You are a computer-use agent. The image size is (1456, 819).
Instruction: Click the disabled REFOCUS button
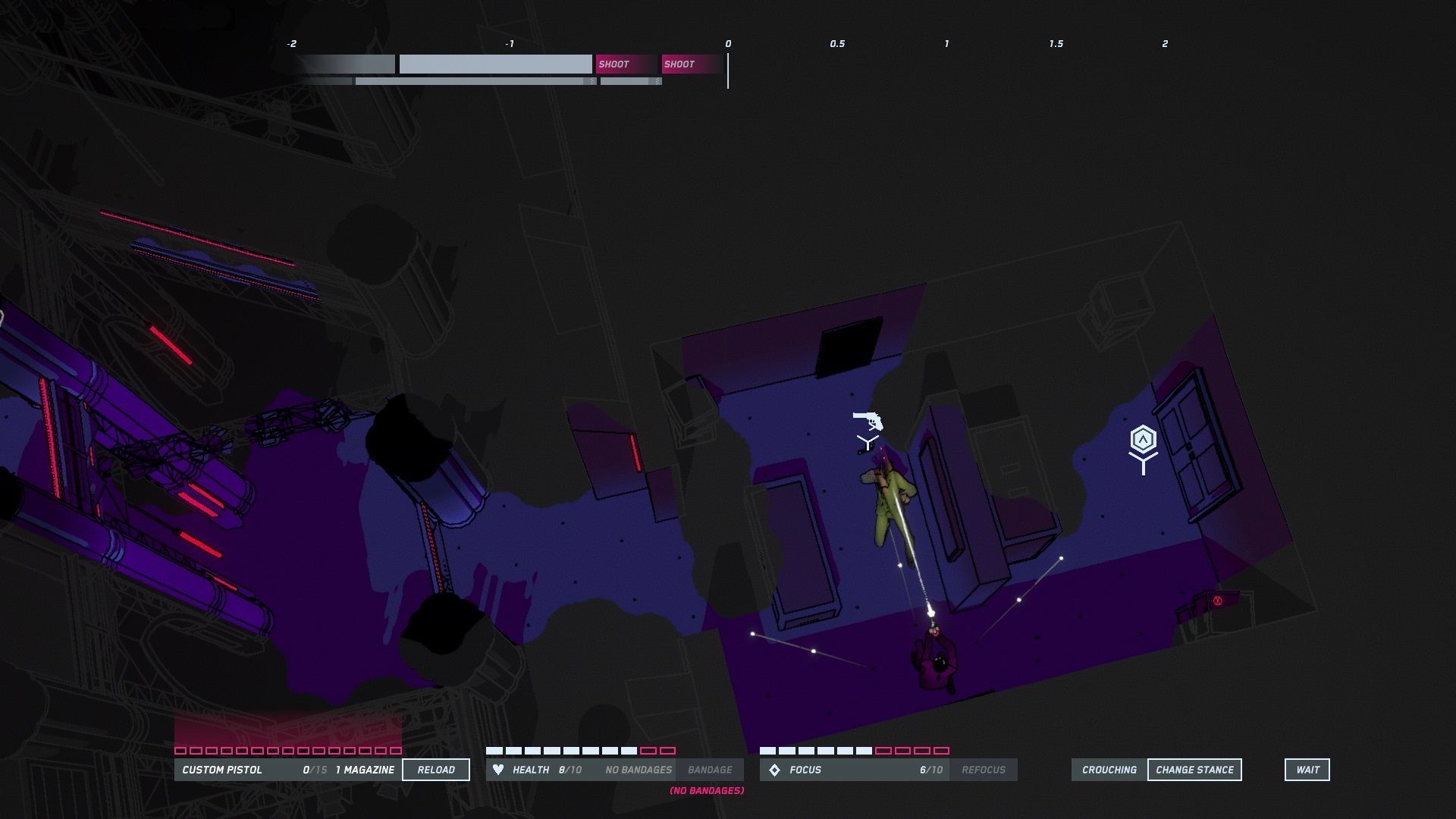pos(984,770)
